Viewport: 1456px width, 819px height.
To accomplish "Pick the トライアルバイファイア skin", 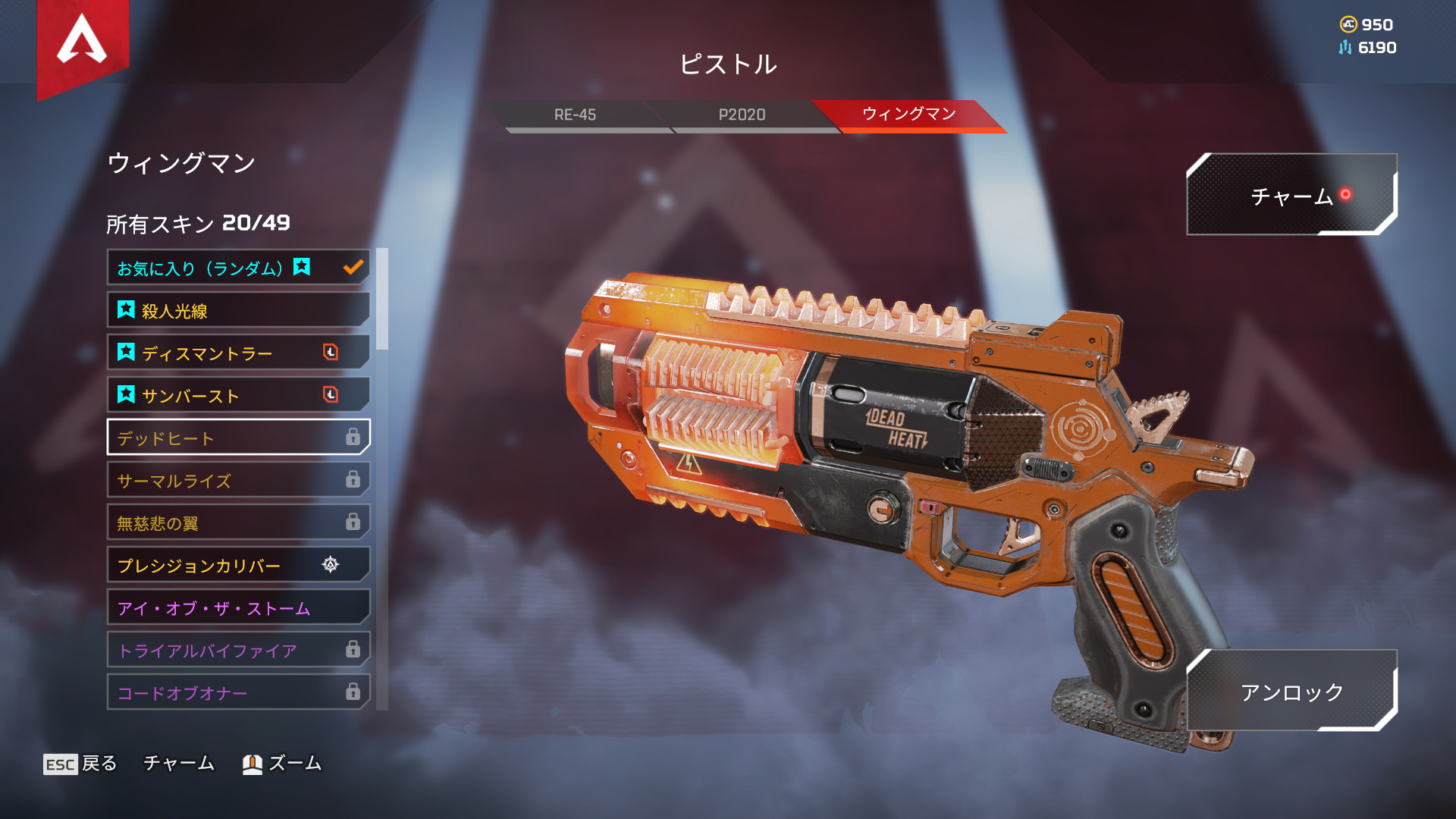I will click(x=238, y=650).
